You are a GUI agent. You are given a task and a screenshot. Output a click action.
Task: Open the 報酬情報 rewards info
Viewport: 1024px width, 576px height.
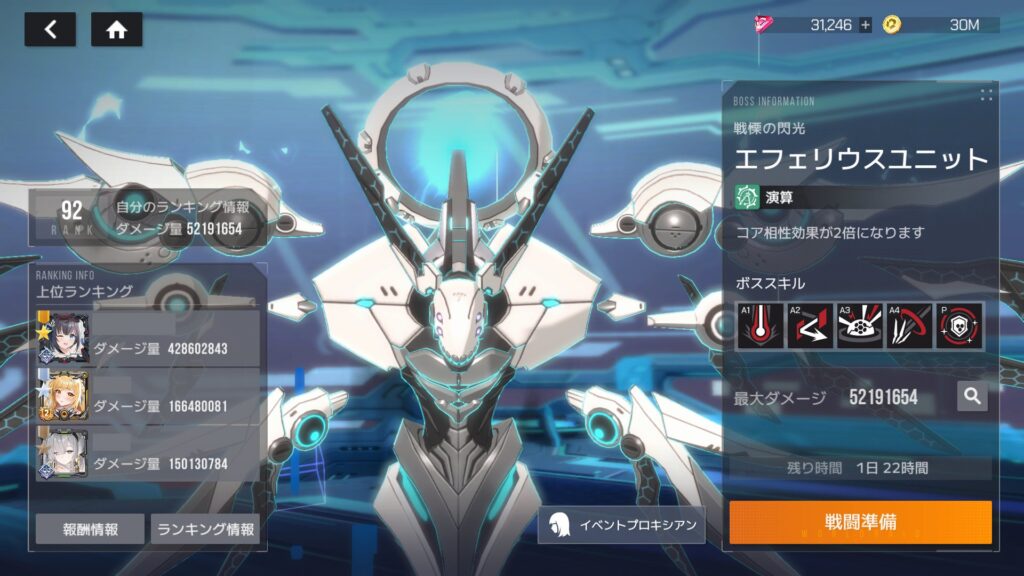pos(89,529)
